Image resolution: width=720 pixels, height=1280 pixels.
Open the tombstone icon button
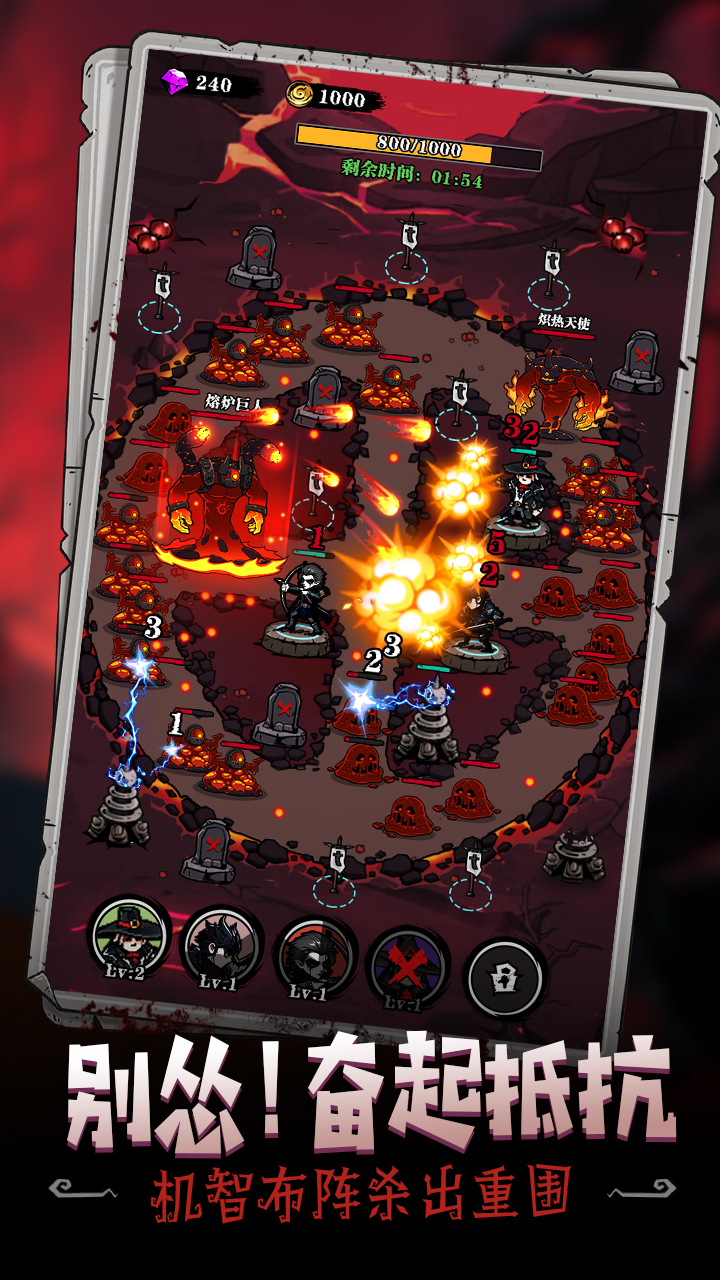click(504, 976)
